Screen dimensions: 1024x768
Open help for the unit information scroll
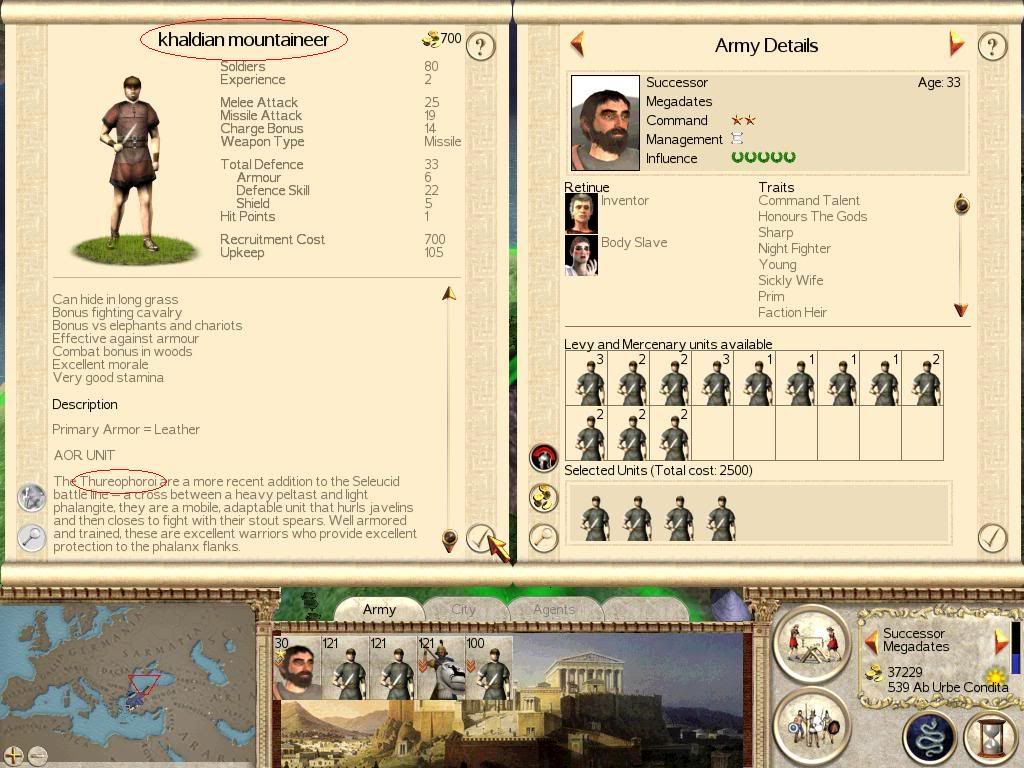pos(481,46)
